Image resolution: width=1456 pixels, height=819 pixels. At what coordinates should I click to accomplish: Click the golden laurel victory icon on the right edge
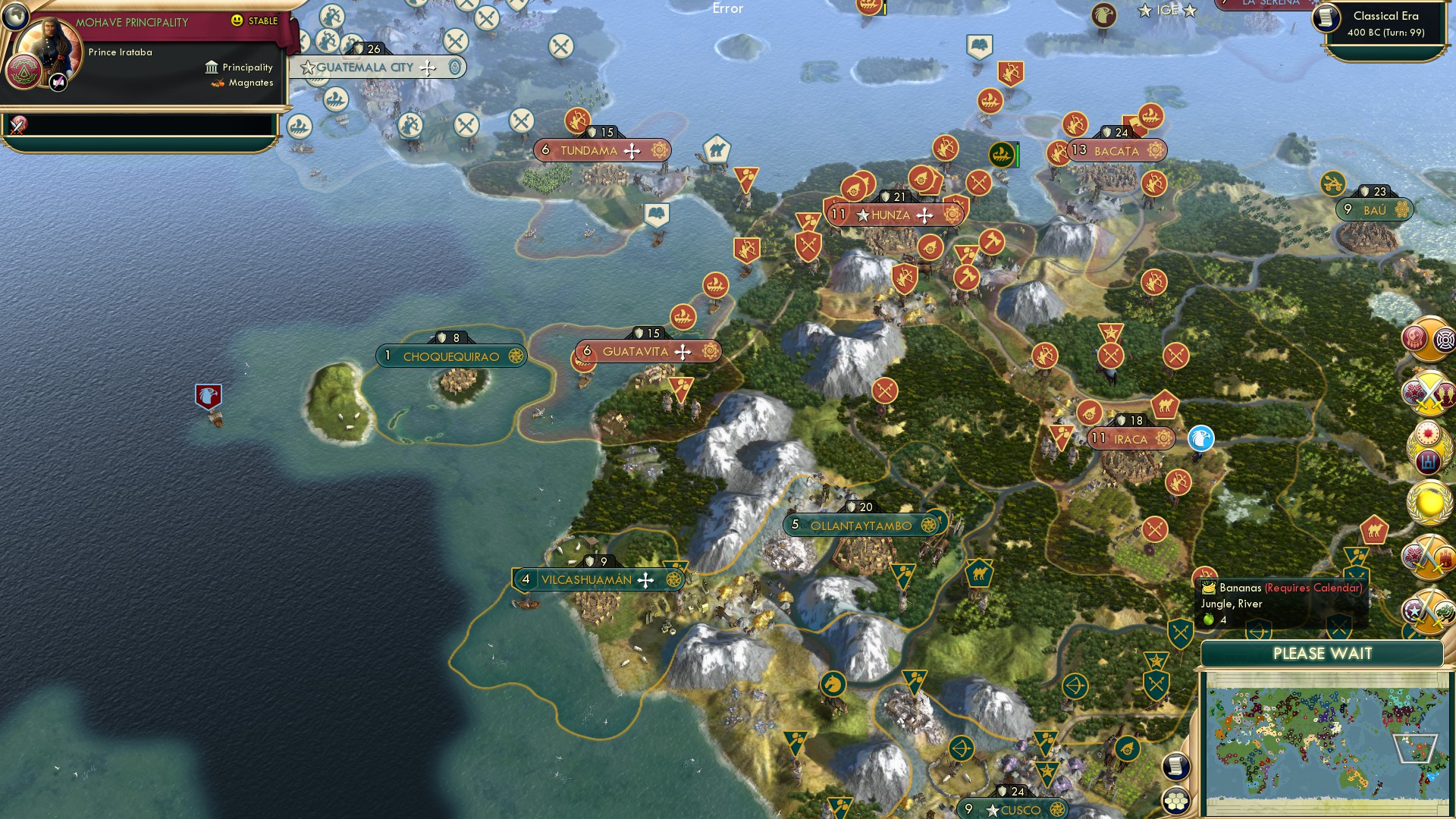click(x=1431, y=501)
